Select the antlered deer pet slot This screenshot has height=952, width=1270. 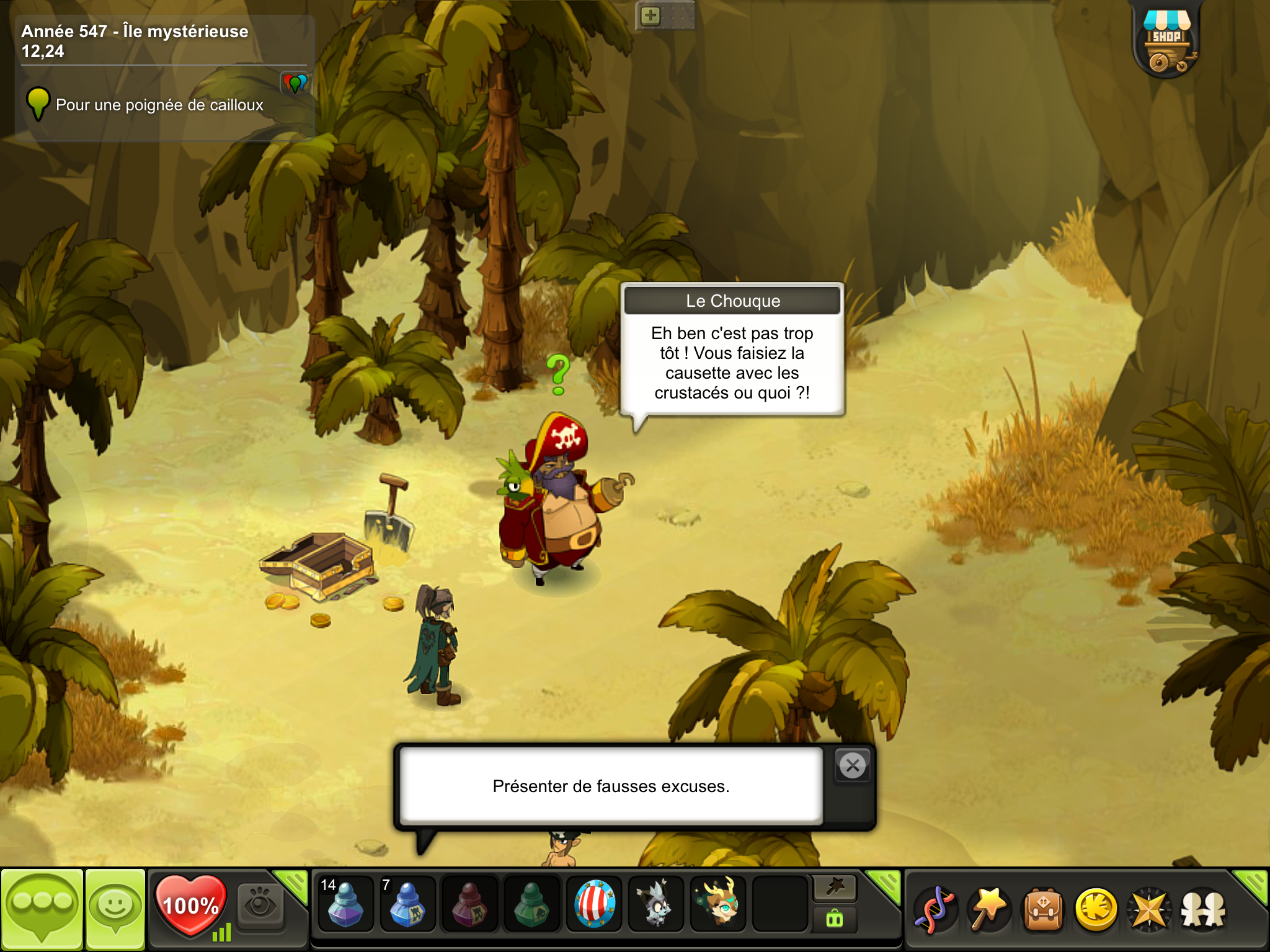click(x=718, y=904)
